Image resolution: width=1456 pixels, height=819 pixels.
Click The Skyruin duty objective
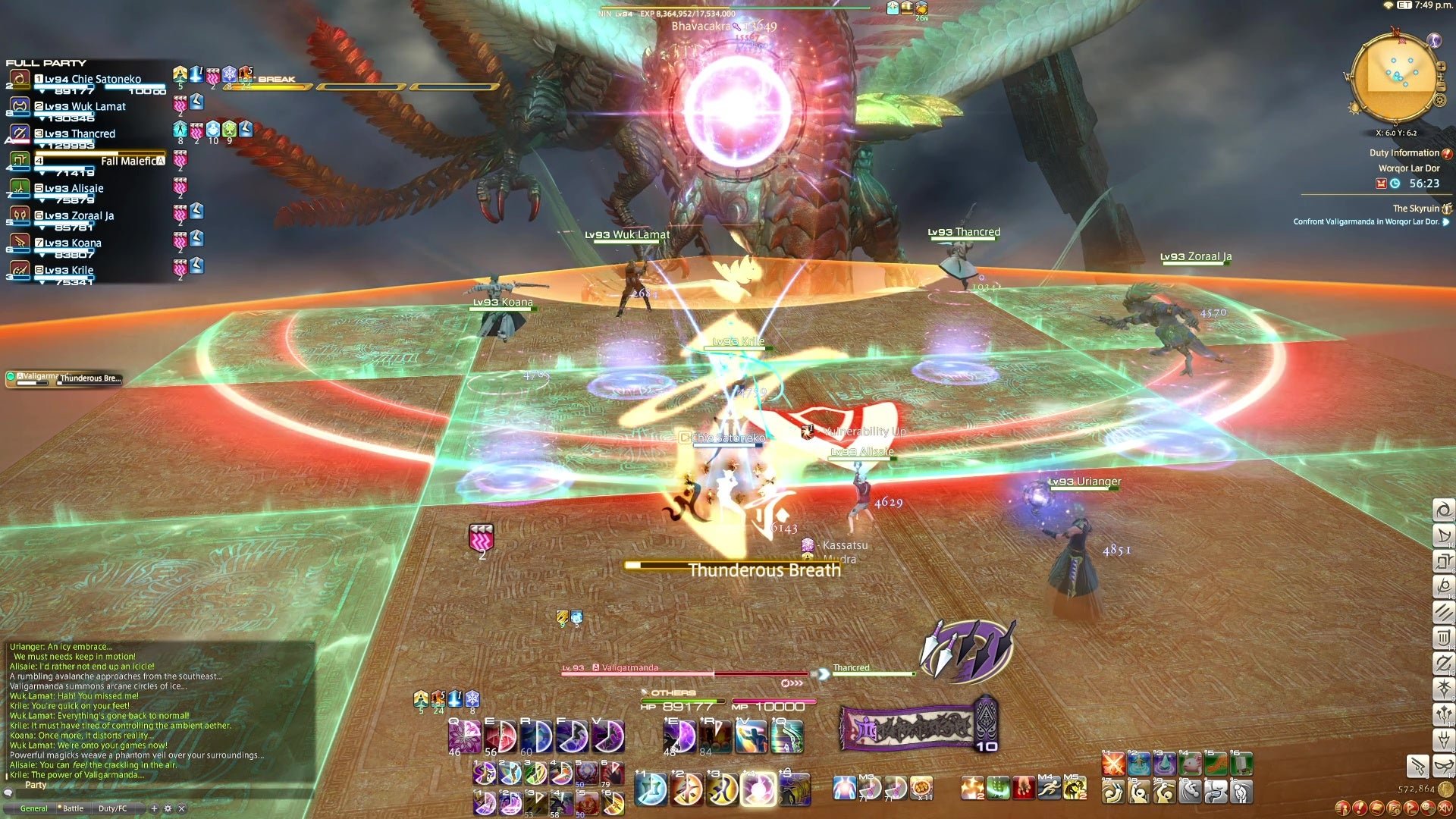[x=1415, y=209]
